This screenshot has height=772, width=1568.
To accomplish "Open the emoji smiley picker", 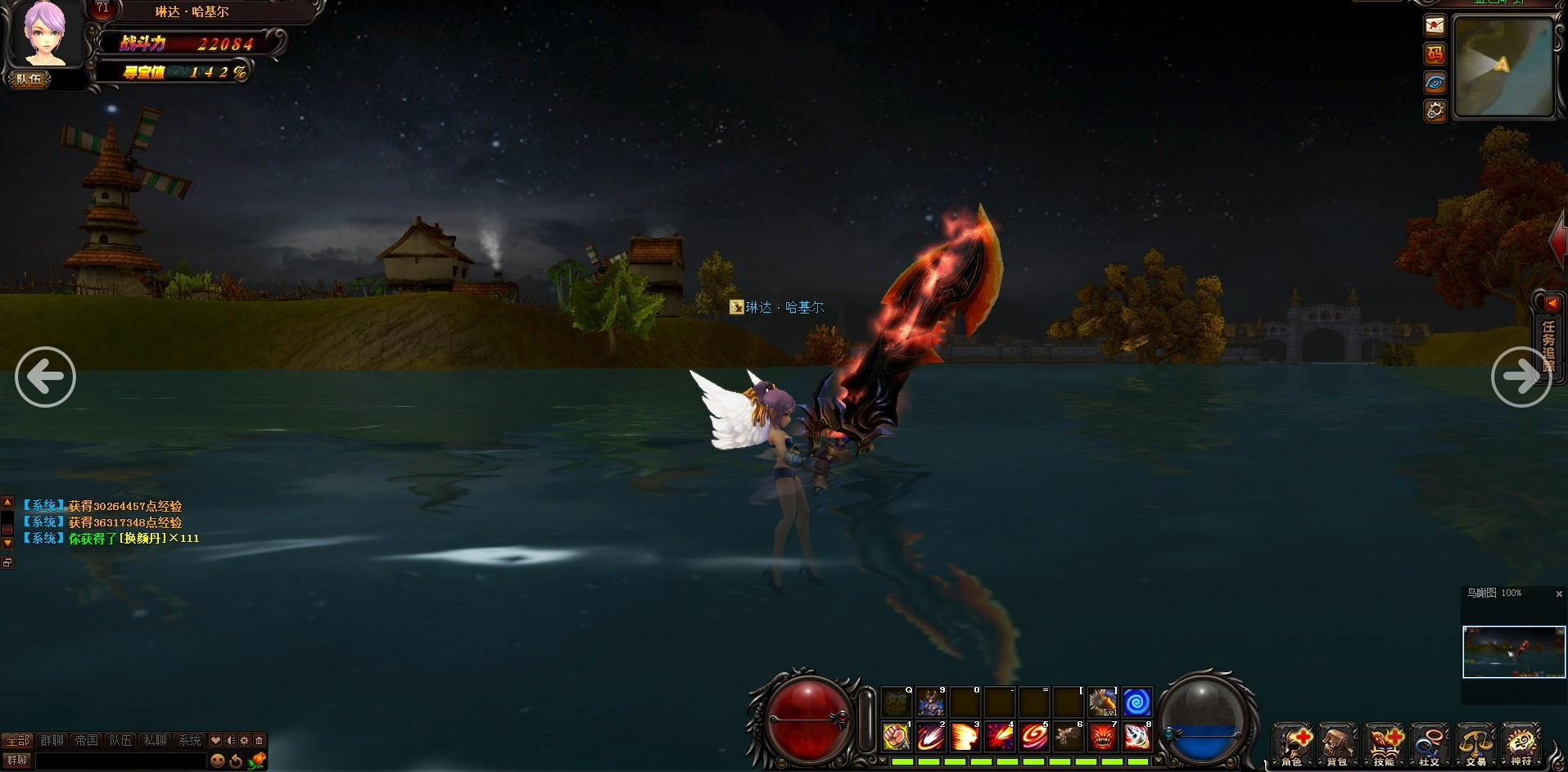I will click(x=217, y=761).
